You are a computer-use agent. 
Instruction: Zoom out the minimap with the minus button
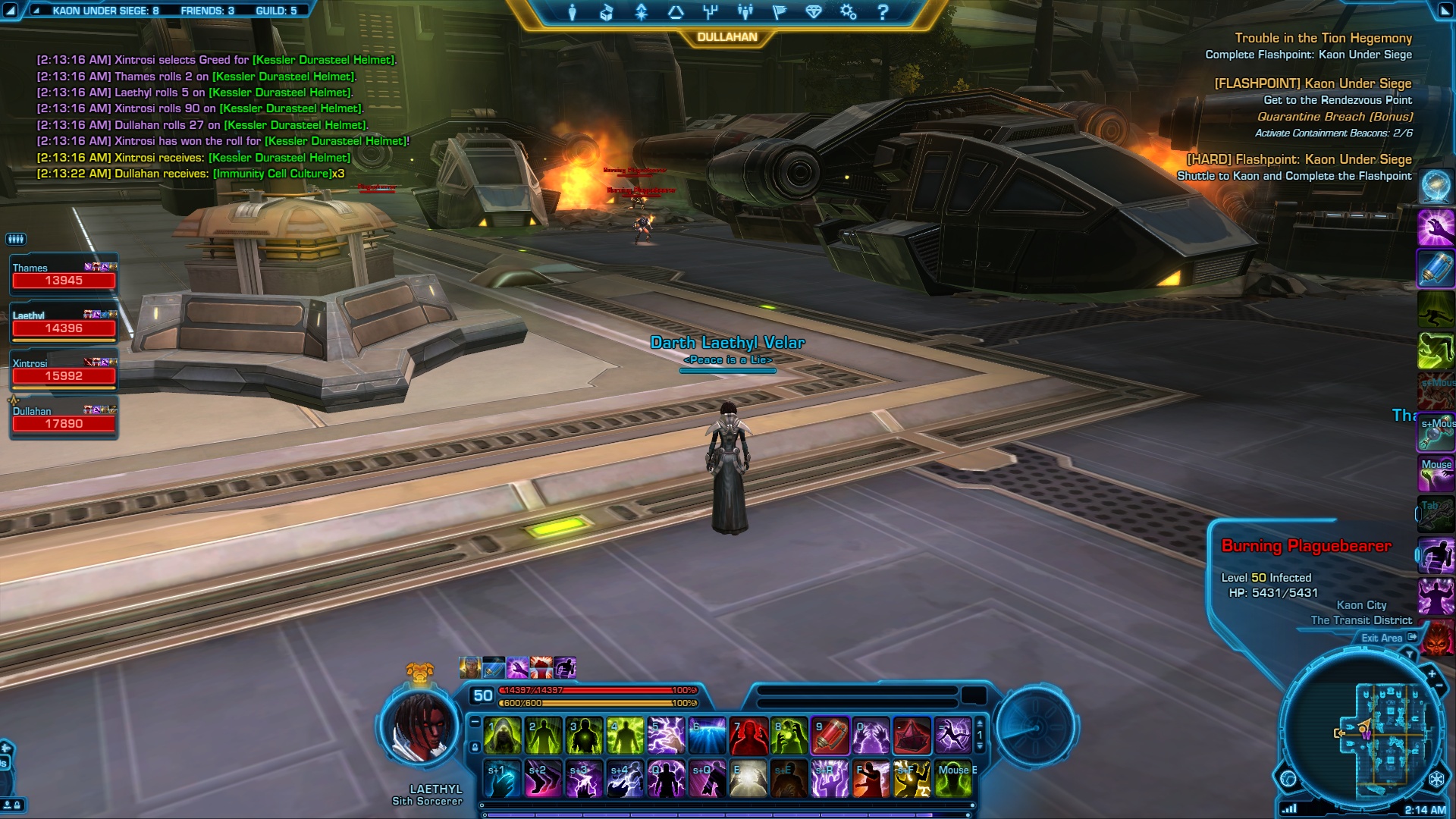(1439, 686)
